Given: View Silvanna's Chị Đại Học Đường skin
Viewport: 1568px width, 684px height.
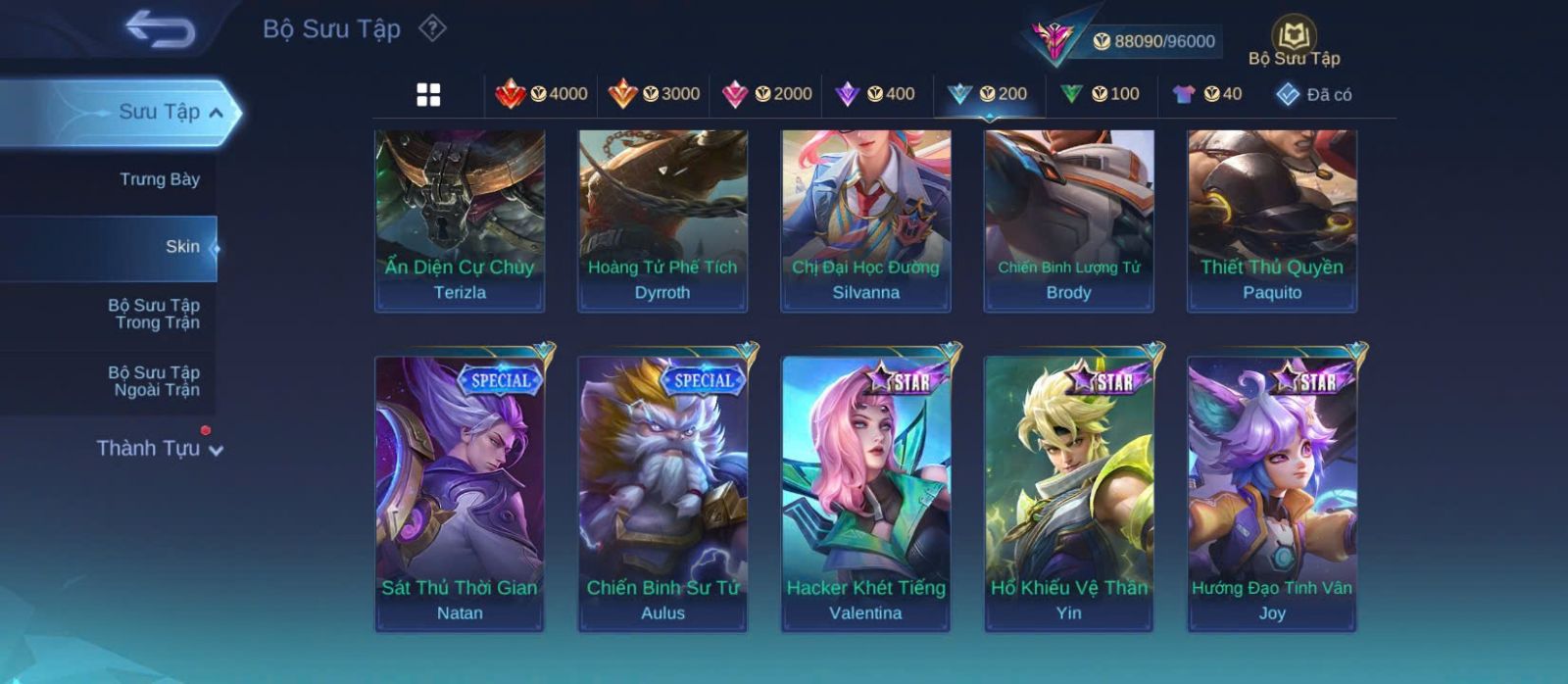Looking at the screenshot, I should point(865,220).
